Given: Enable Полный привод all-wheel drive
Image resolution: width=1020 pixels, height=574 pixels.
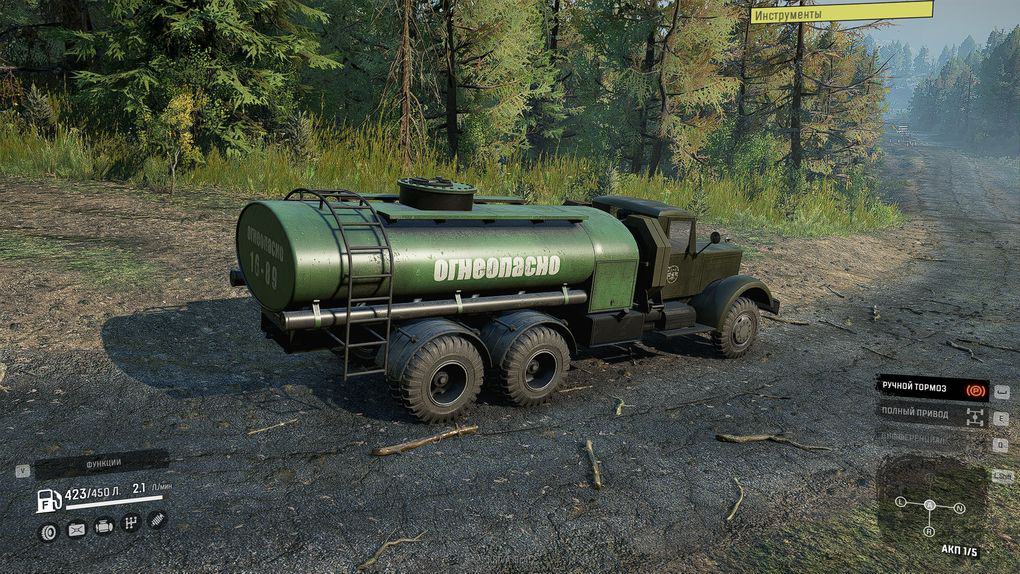Looking at the screenshot, I should coord(932,414).
